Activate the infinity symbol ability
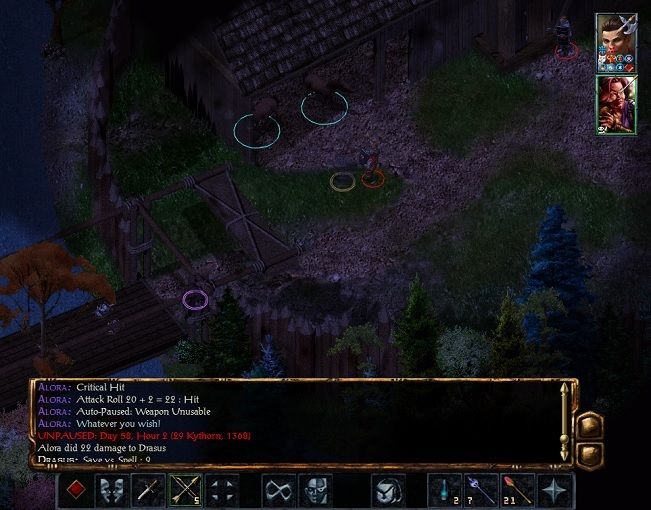The width and height of the screenshot is (651, 510). [278, 490]
